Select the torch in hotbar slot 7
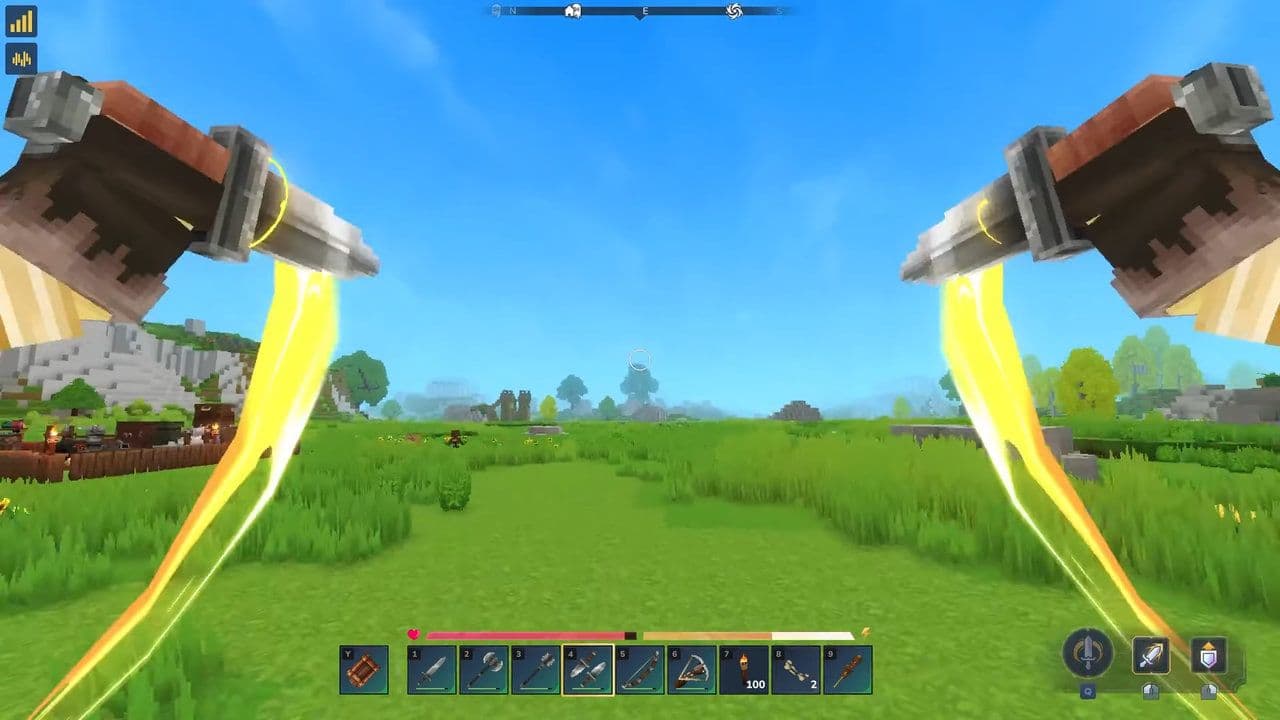Viewport: 1280px width, 720px height. tap(745, 669)
